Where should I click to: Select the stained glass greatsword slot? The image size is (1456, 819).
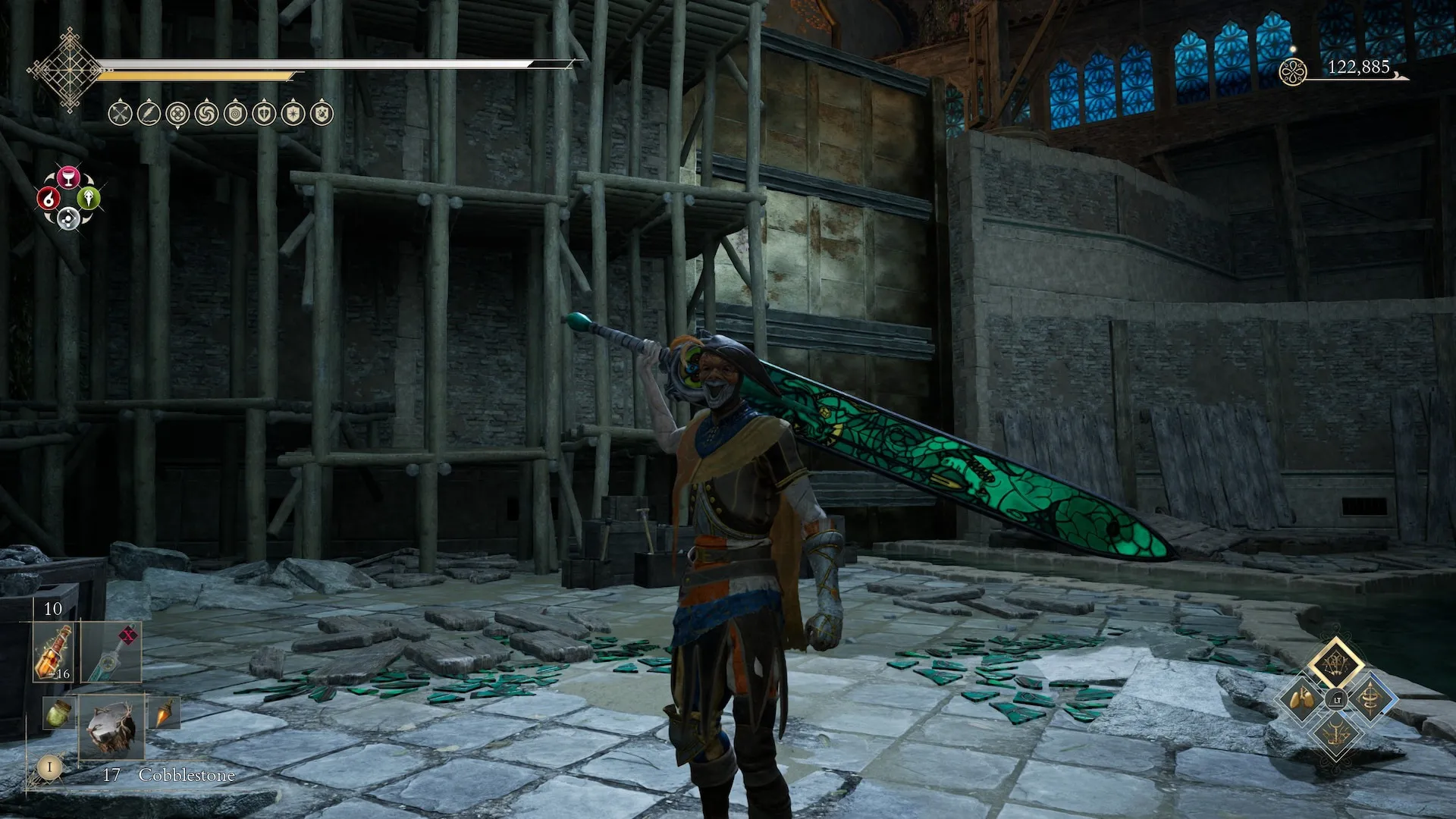pos(111,652)
